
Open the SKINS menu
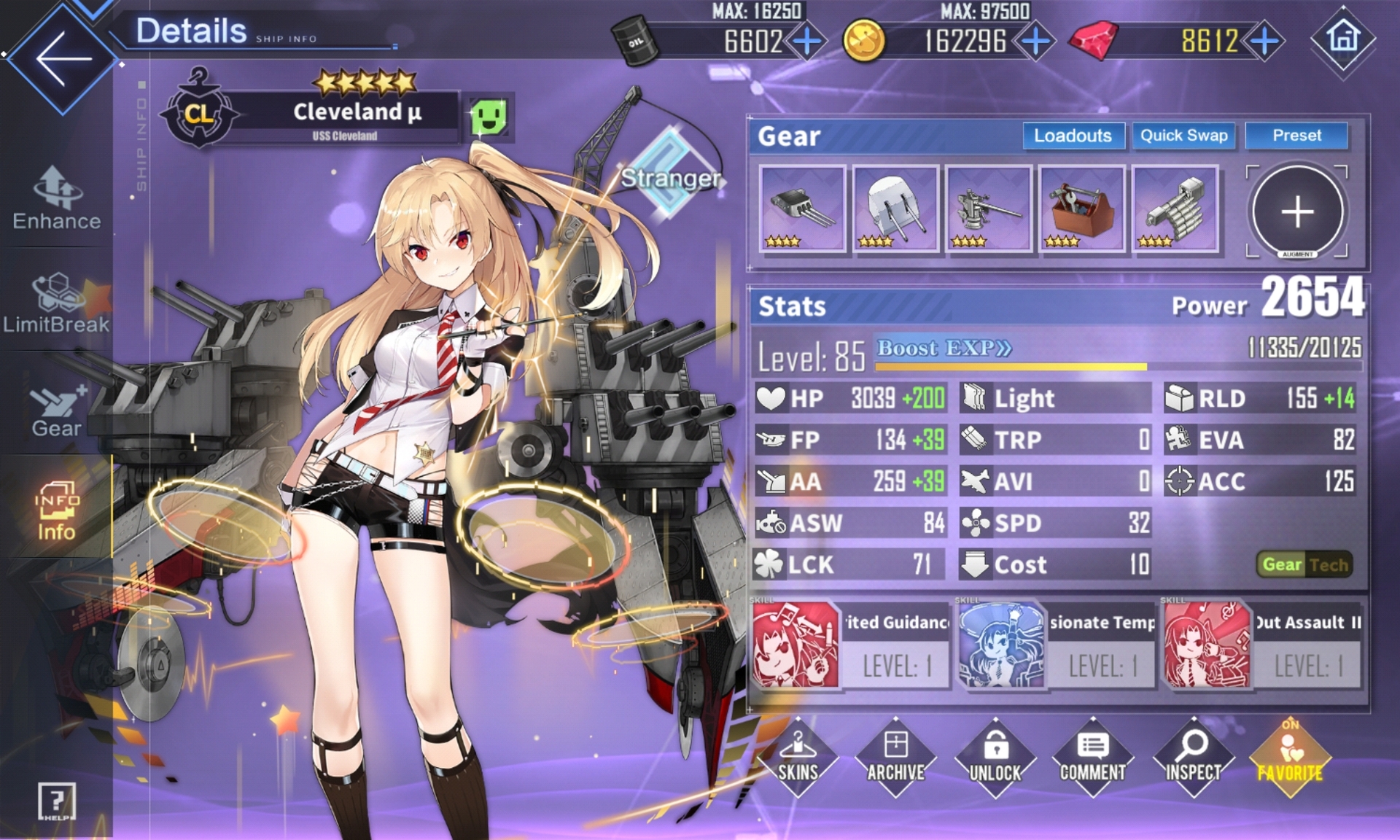coord(798,758)
